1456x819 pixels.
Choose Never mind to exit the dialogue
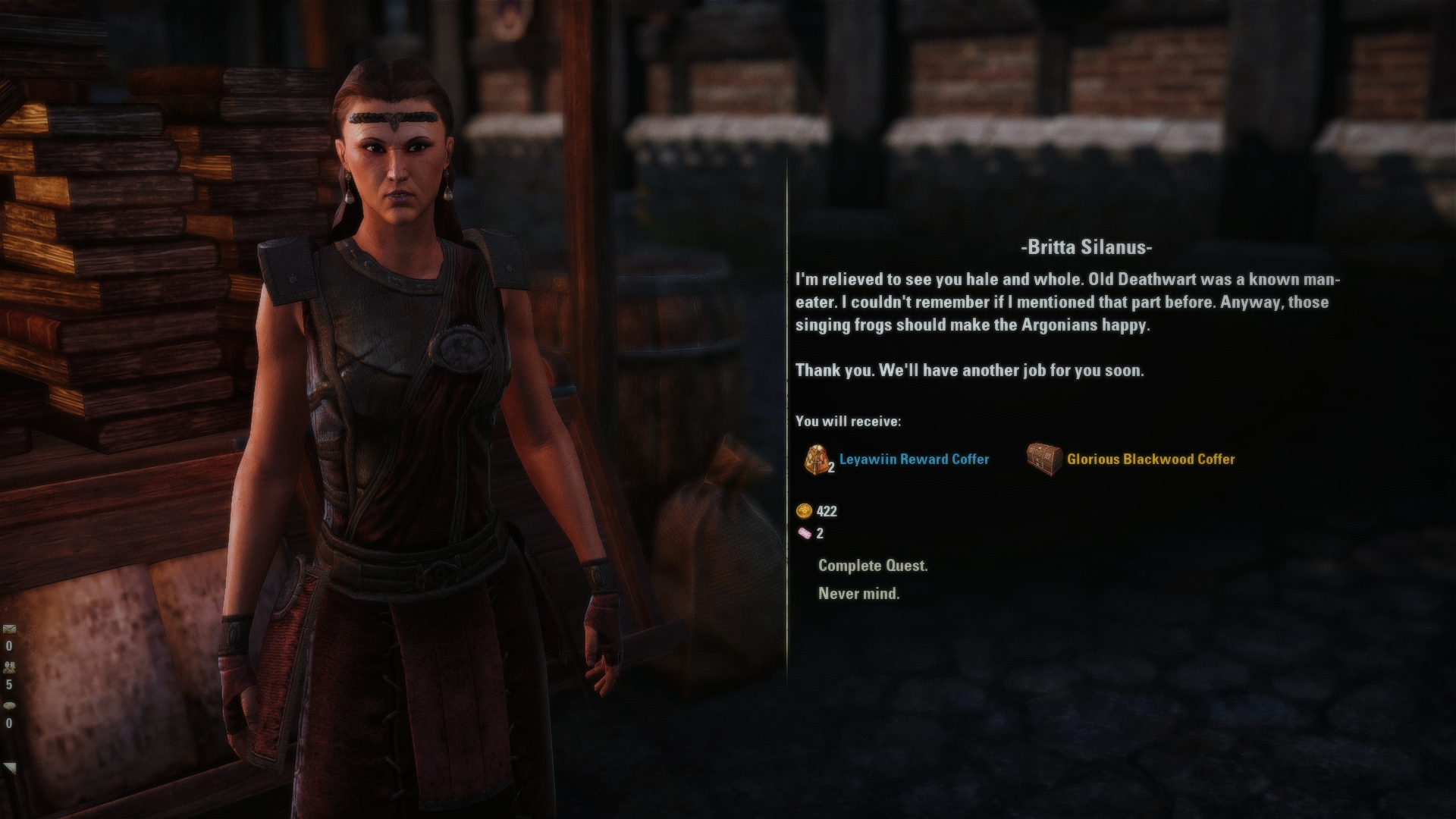point(858,594)
